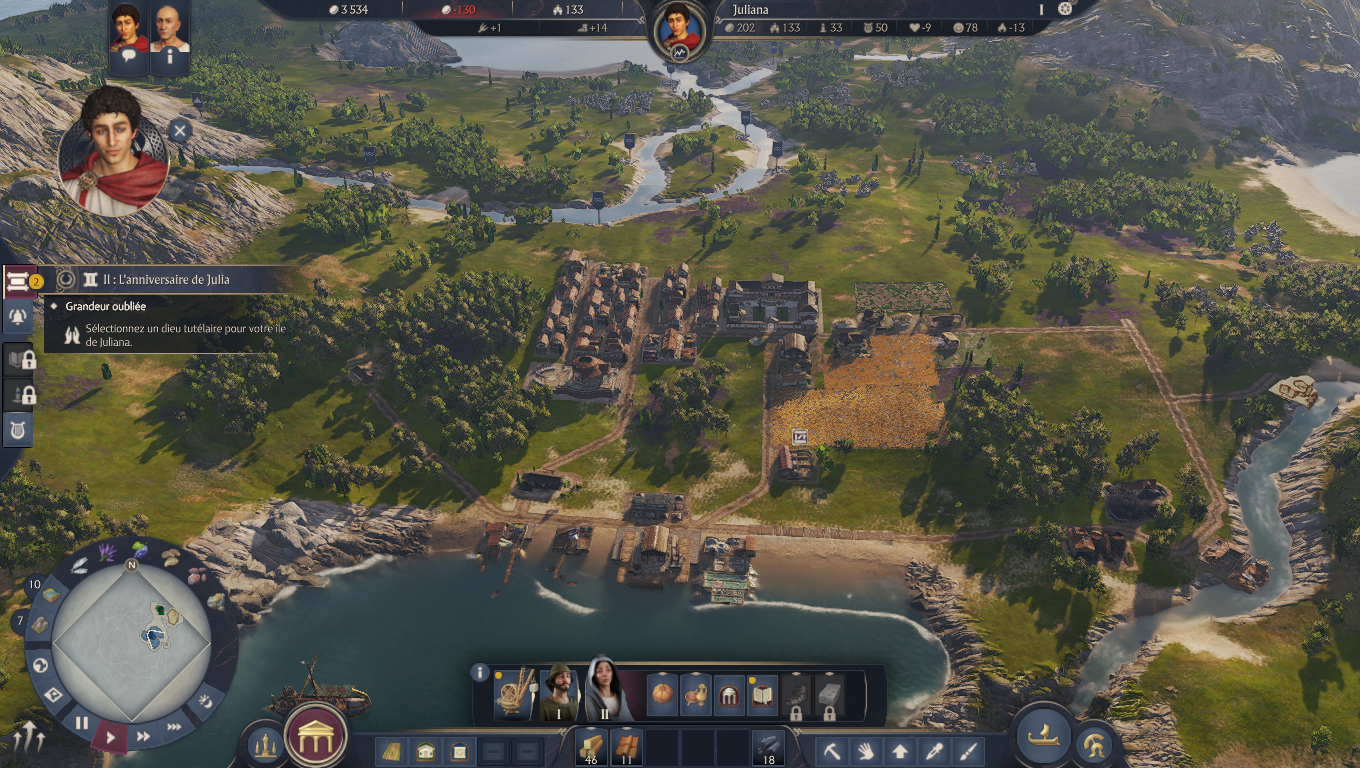Image resolution: width=1360 pixels, height=768 pixels.
Task: Select the tier I citizen portrait
Action: click(x=559, y=690)
